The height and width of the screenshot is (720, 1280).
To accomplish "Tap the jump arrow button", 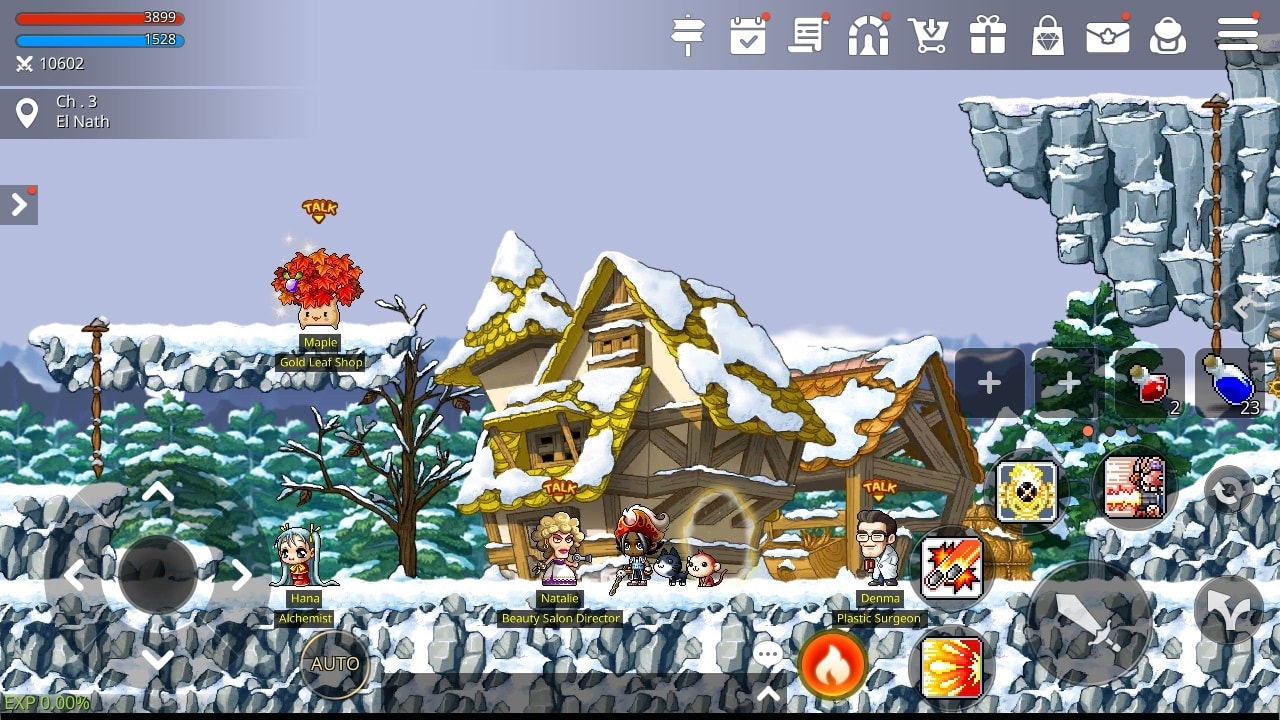I will tap(1228, 610).
